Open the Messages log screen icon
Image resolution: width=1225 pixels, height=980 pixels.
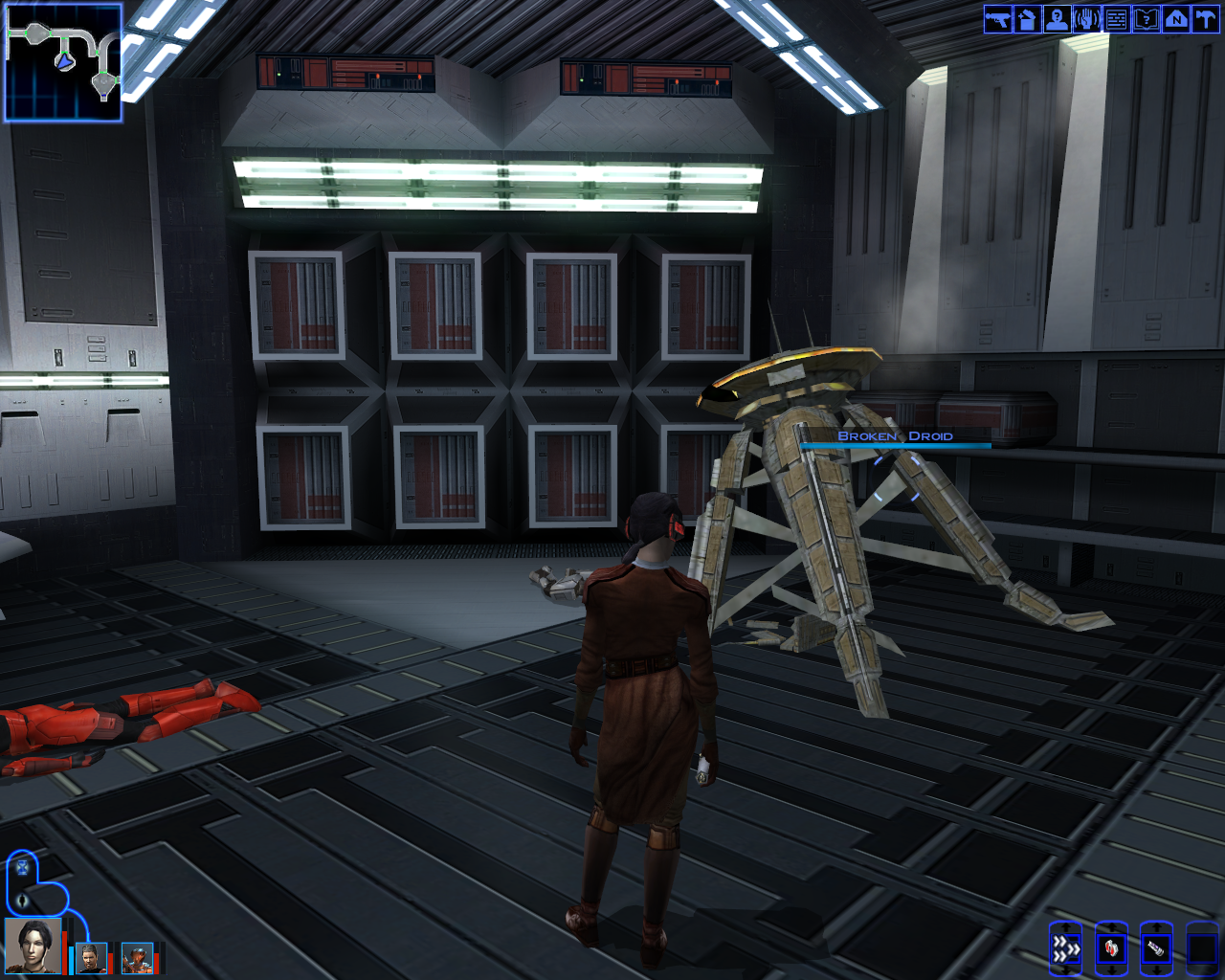point(1116,19)
